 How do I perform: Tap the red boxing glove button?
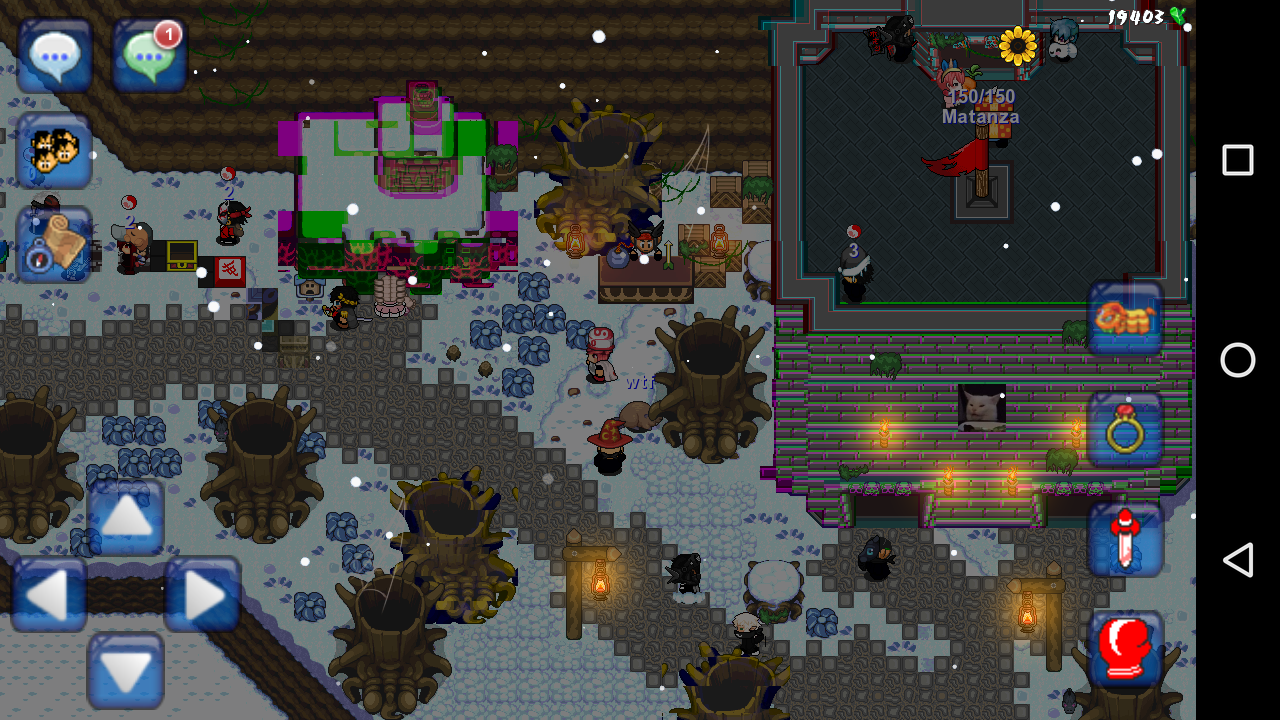pos(1126,648)
